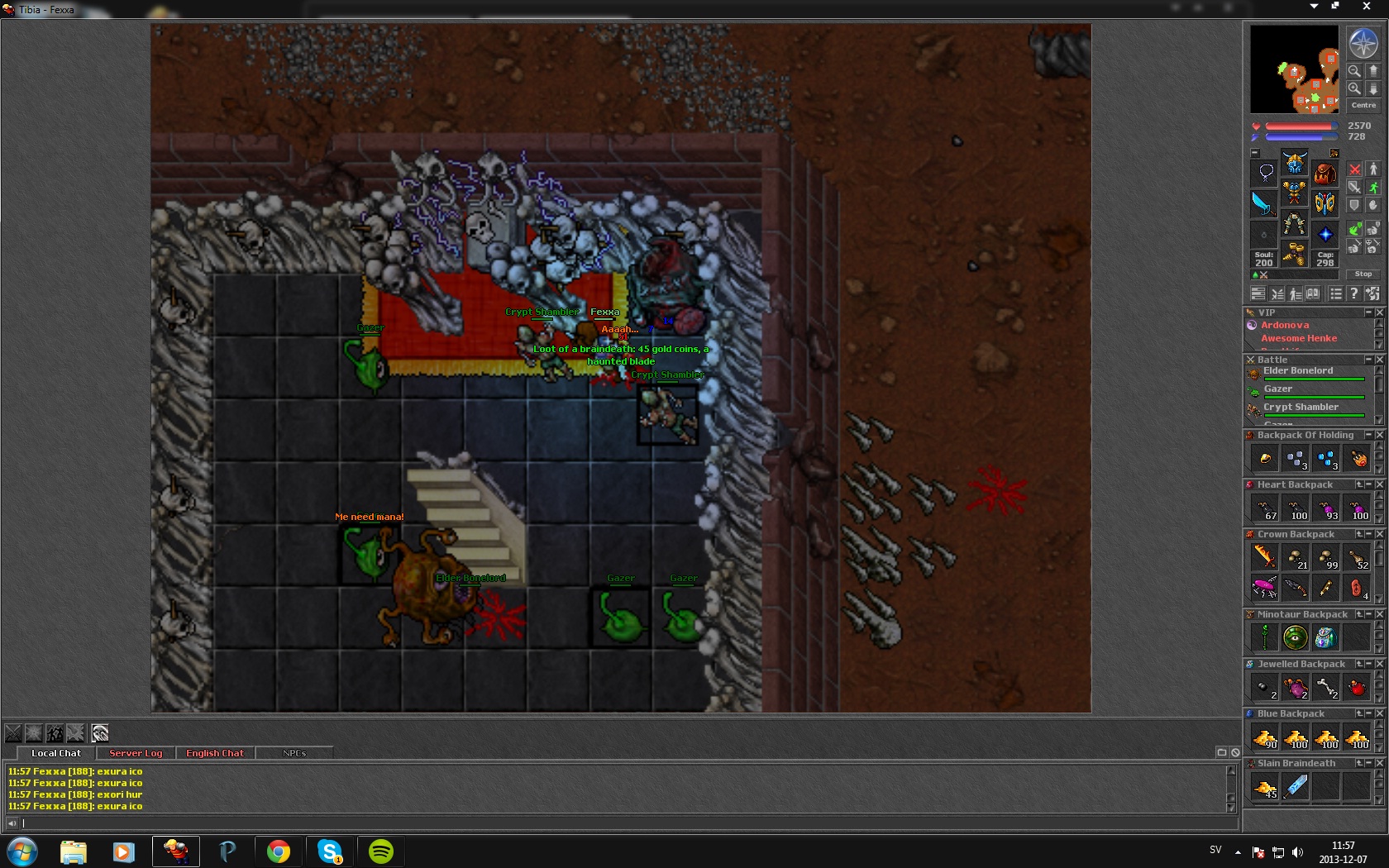Select the Local Chat tab
Viewport: 1389px width, 868px height.
tap(56, 753)
